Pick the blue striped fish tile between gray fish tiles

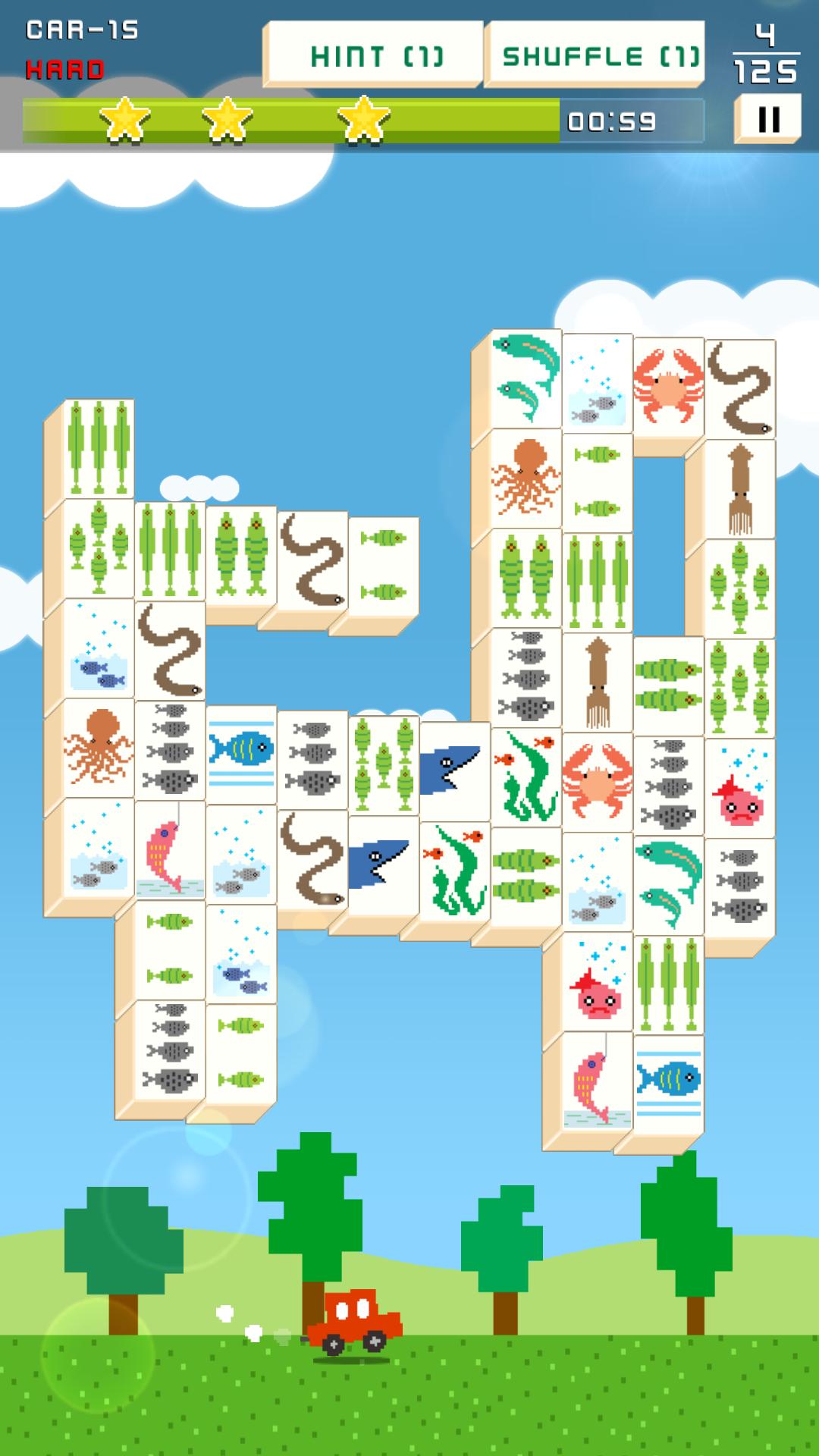pos(241,753)
